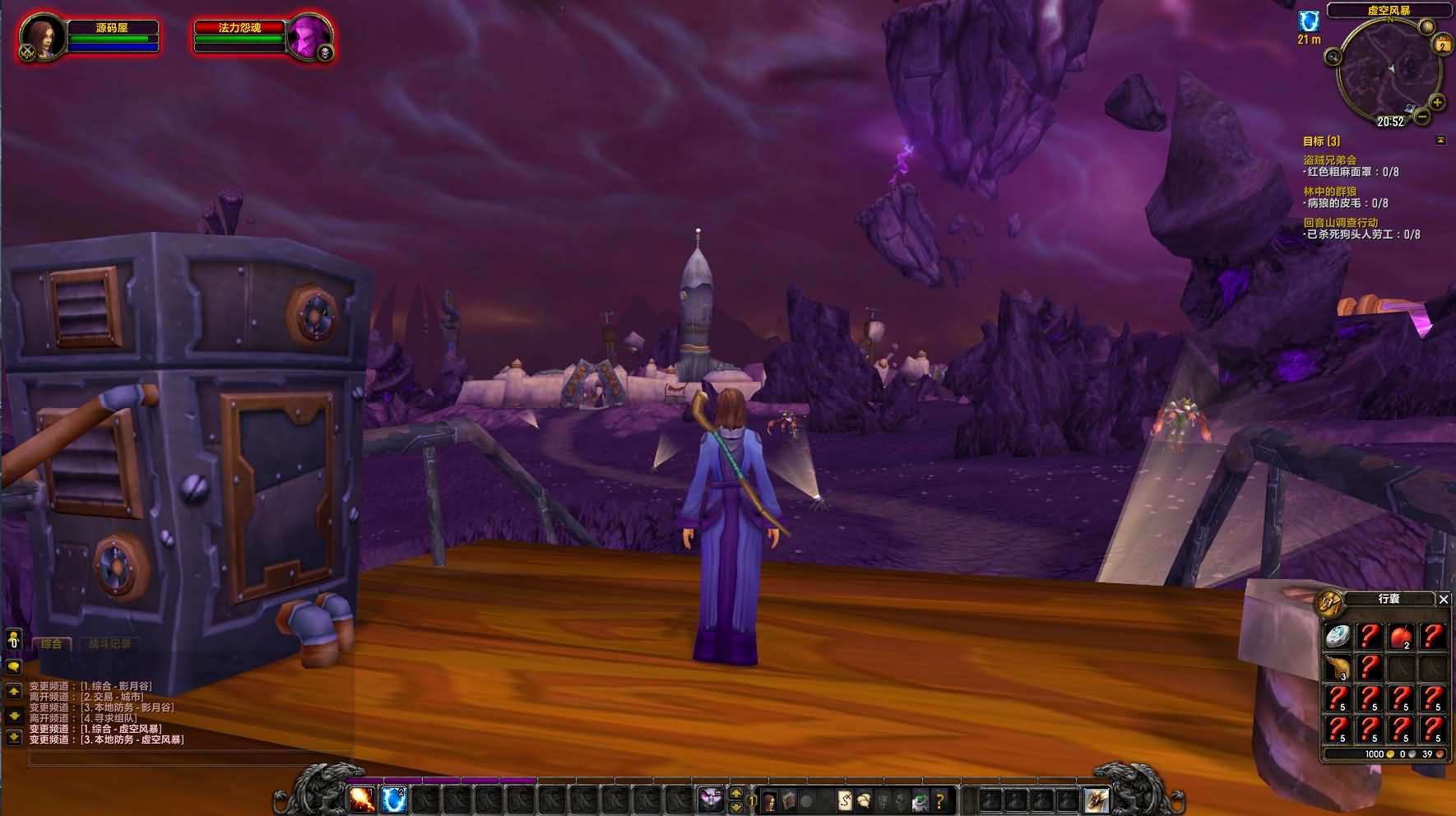Viewport: 1456px width, 816px height.
Task: Click the target portrait 法力怨魂
Action: (308, 37)
